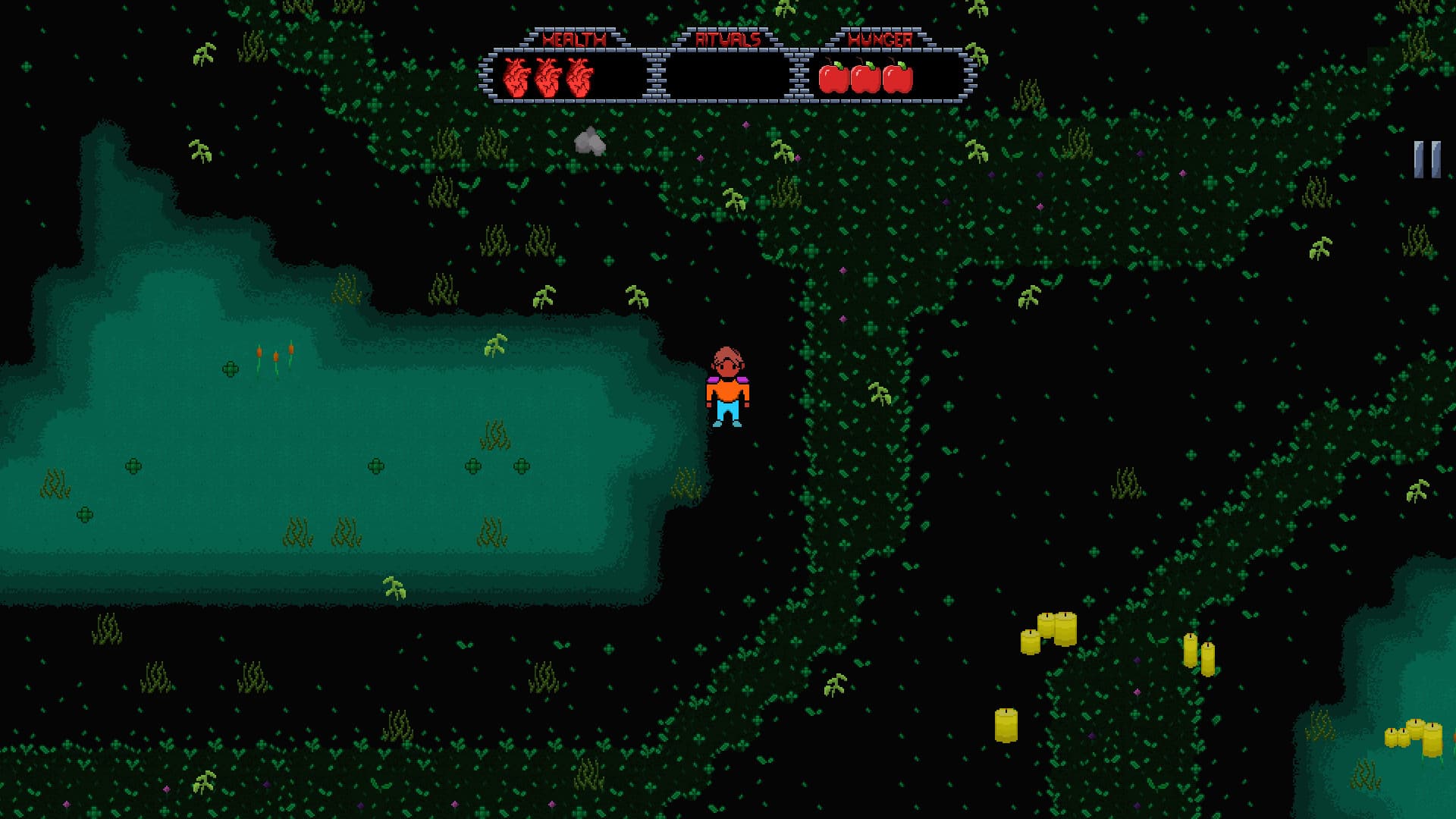The height and width of the screenshot is (819, 1456).
Task: Click the red cattail flowers in the pond
Action: 275,354
